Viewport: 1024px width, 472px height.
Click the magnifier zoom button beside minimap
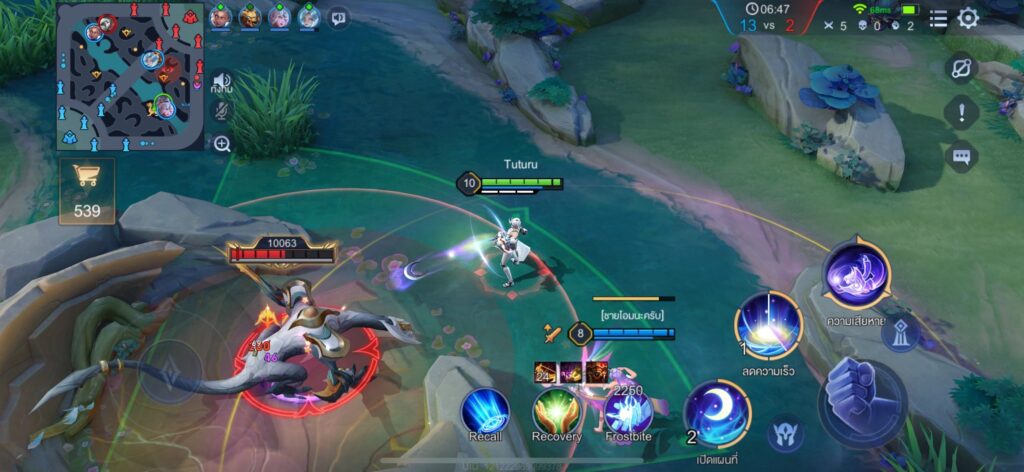click(x=222, y=143)
